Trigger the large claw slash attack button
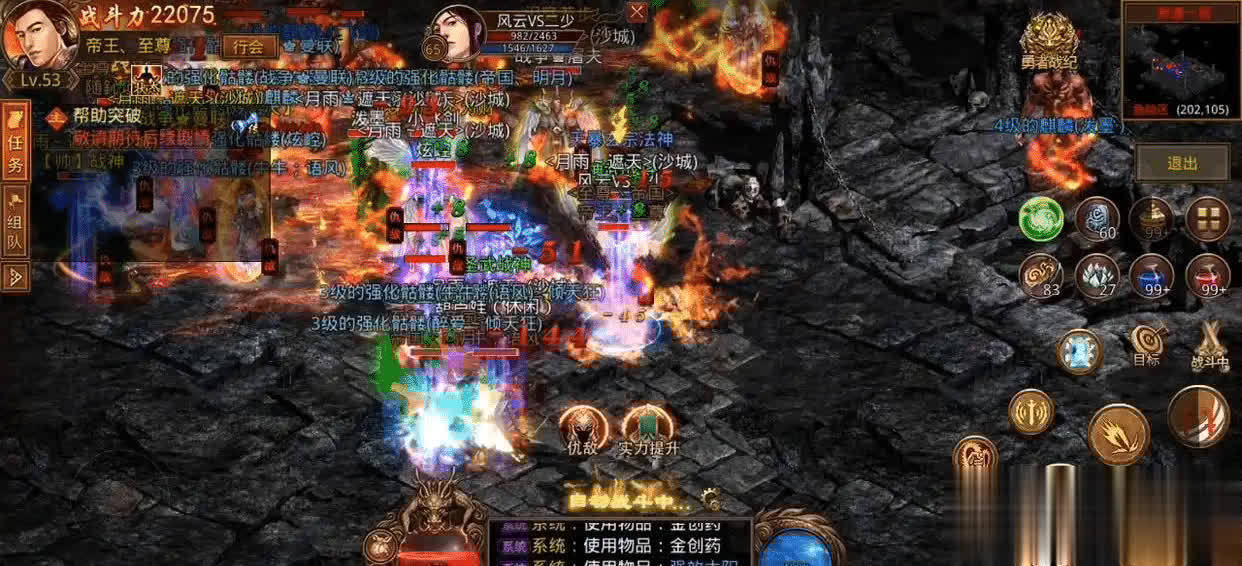Screen dimensions: 1242x566 (1118, 434)
